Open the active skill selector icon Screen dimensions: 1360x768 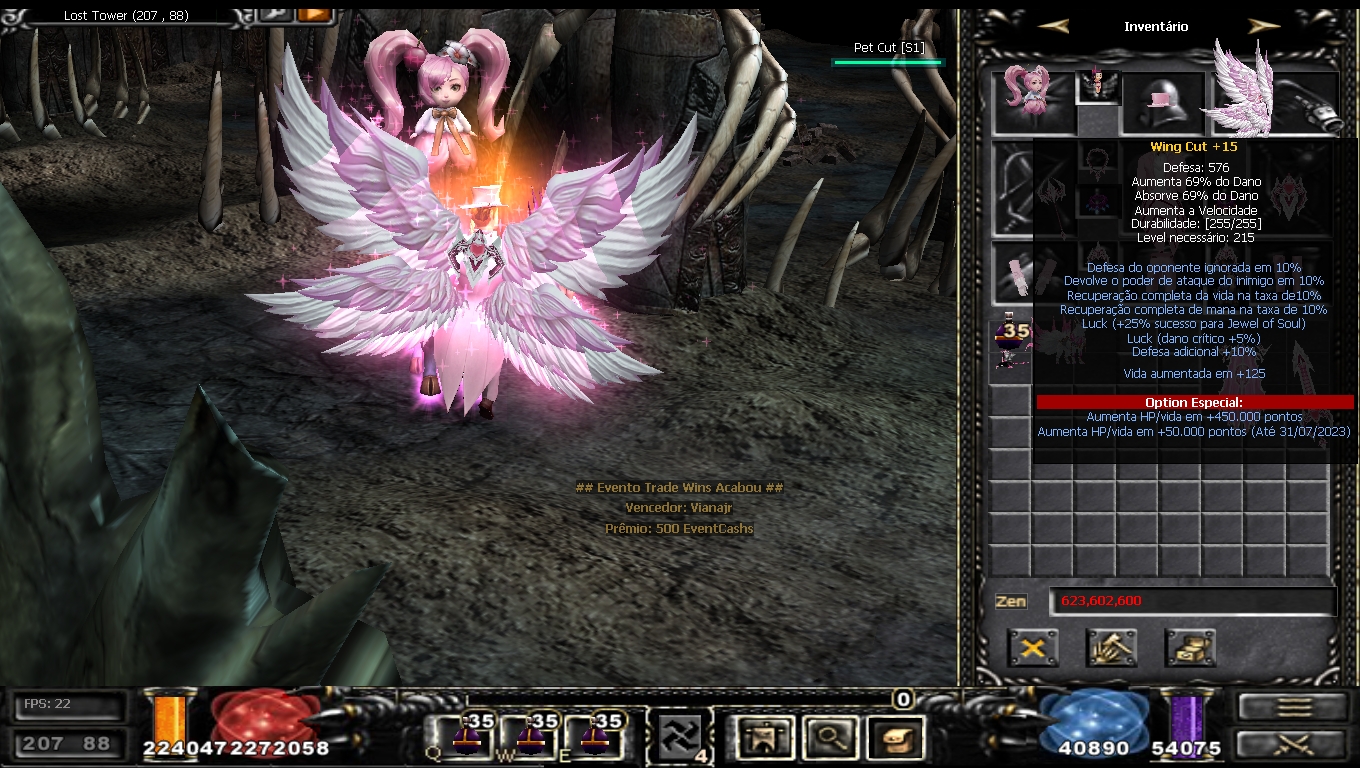pos(680,738)
